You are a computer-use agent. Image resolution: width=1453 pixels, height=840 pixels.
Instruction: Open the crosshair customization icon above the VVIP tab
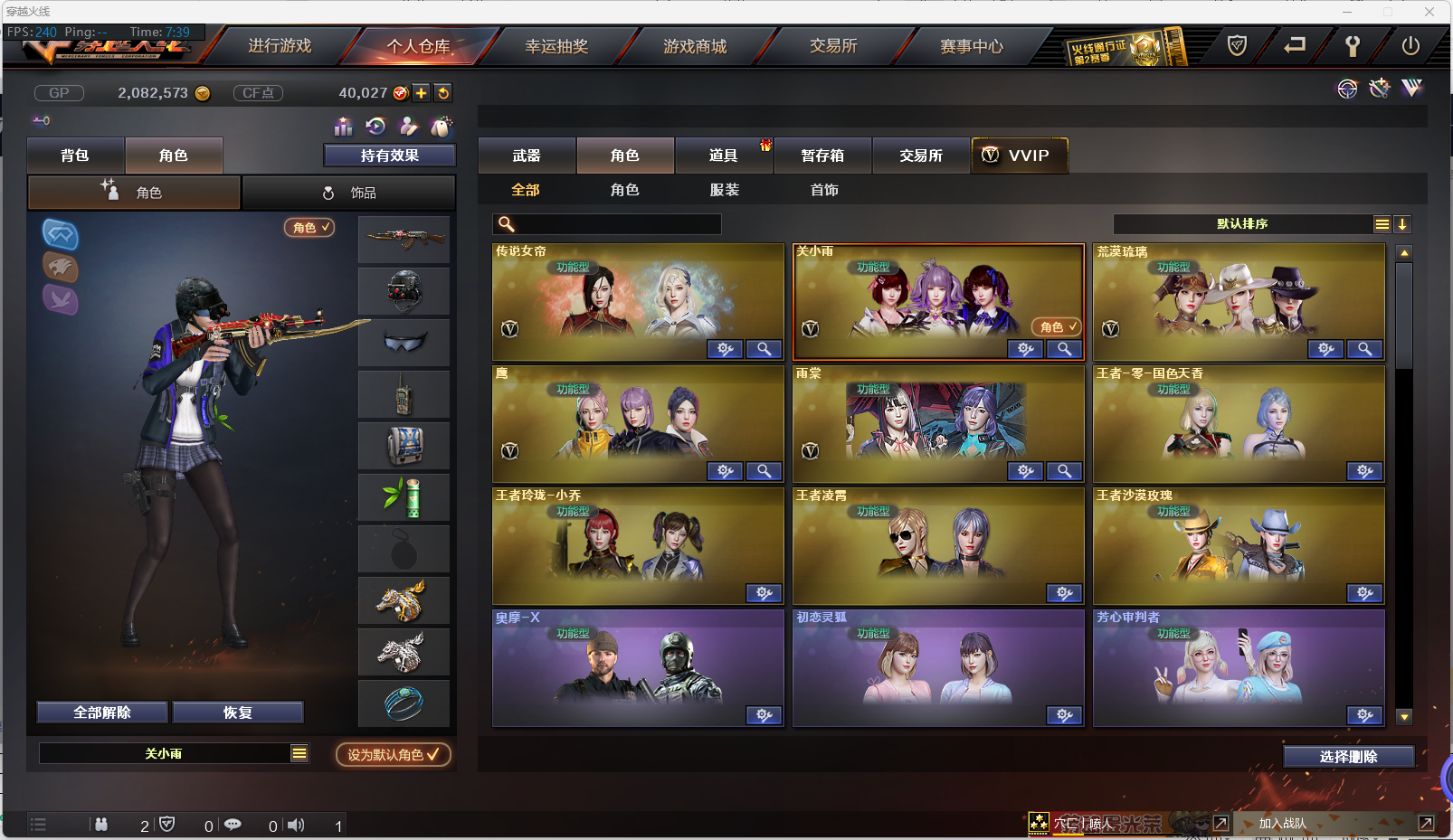coord(1347,89)
